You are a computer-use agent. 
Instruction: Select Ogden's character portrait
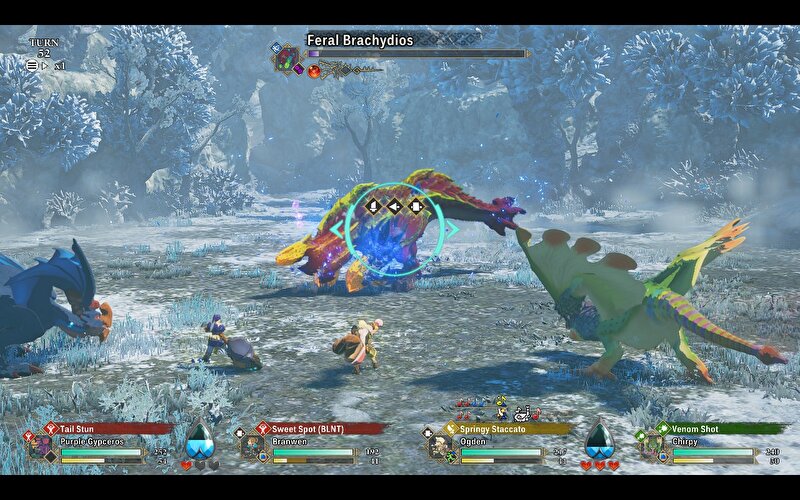tap(440, 447)
